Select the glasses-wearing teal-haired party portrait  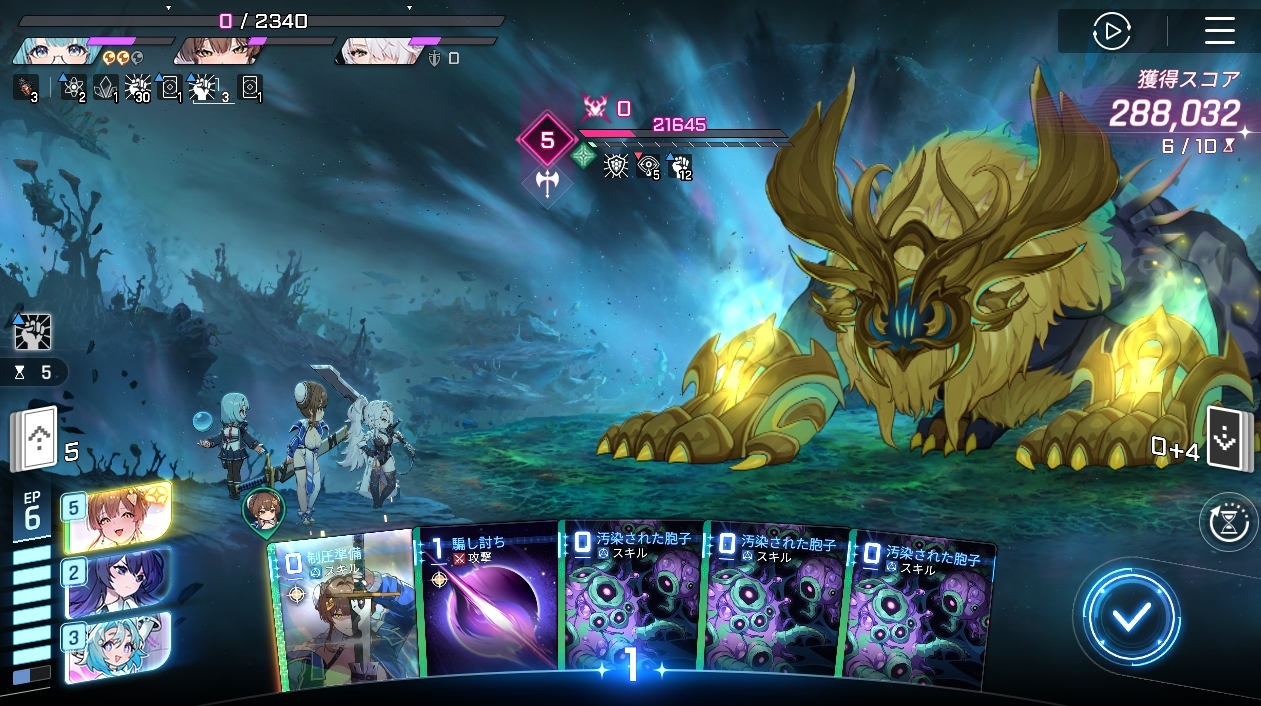point(51,50)
